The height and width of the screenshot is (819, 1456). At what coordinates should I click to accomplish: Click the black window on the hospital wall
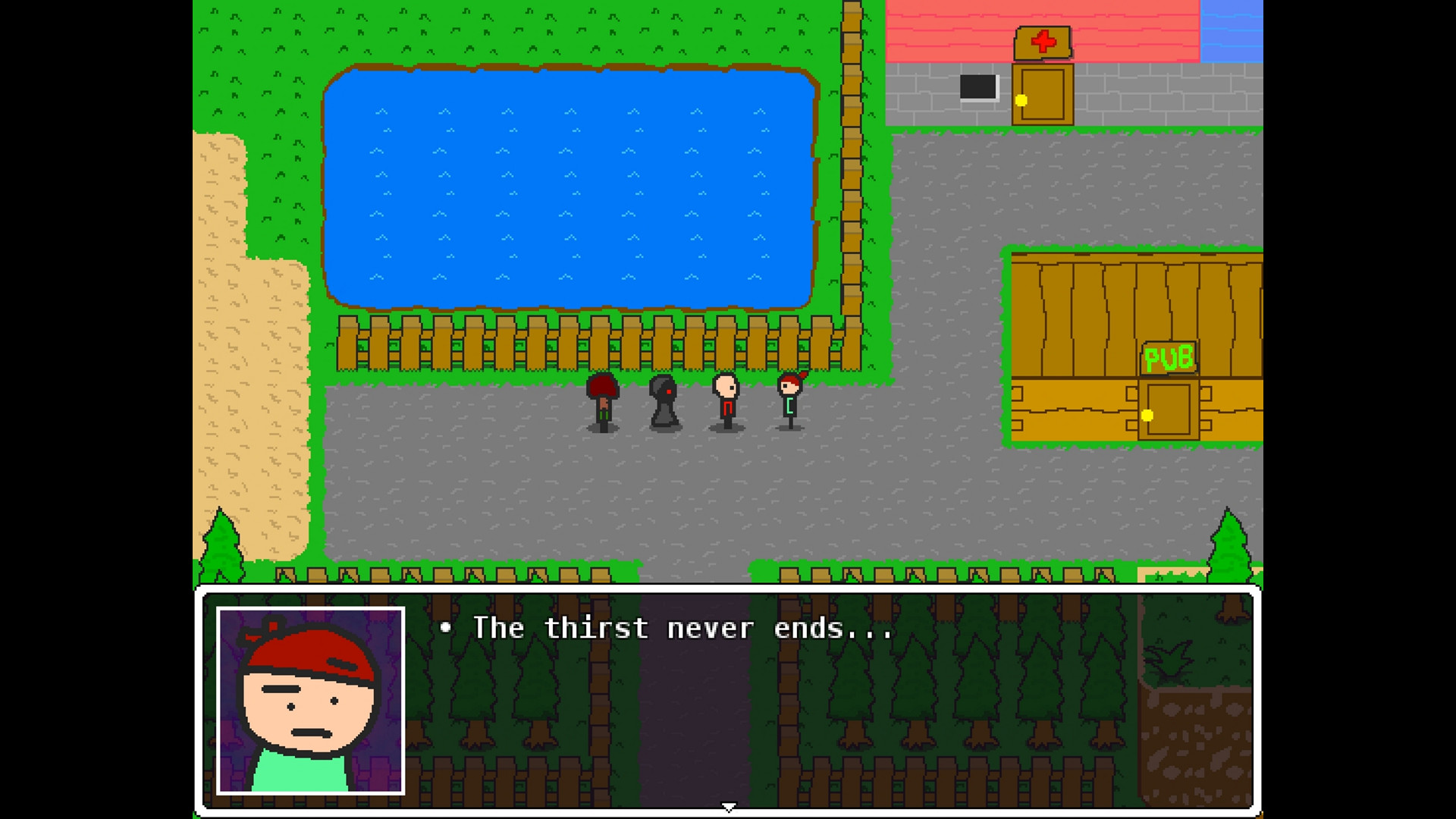(x=979, y=86)
